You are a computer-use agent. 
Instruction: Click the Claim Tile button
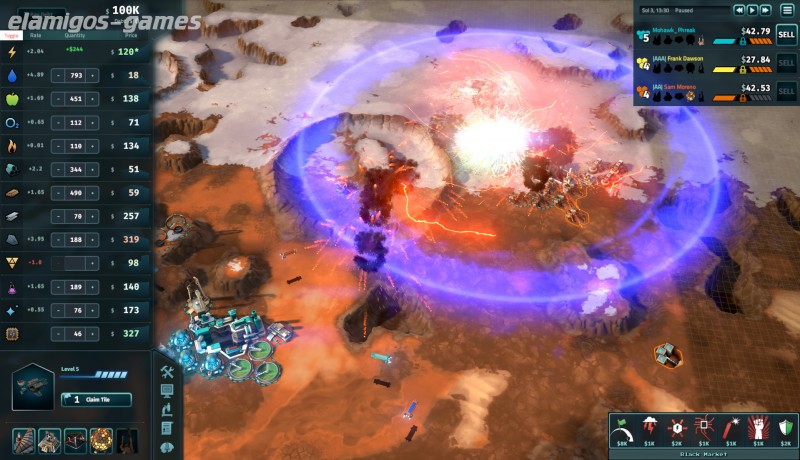click(x=97, y=400)
